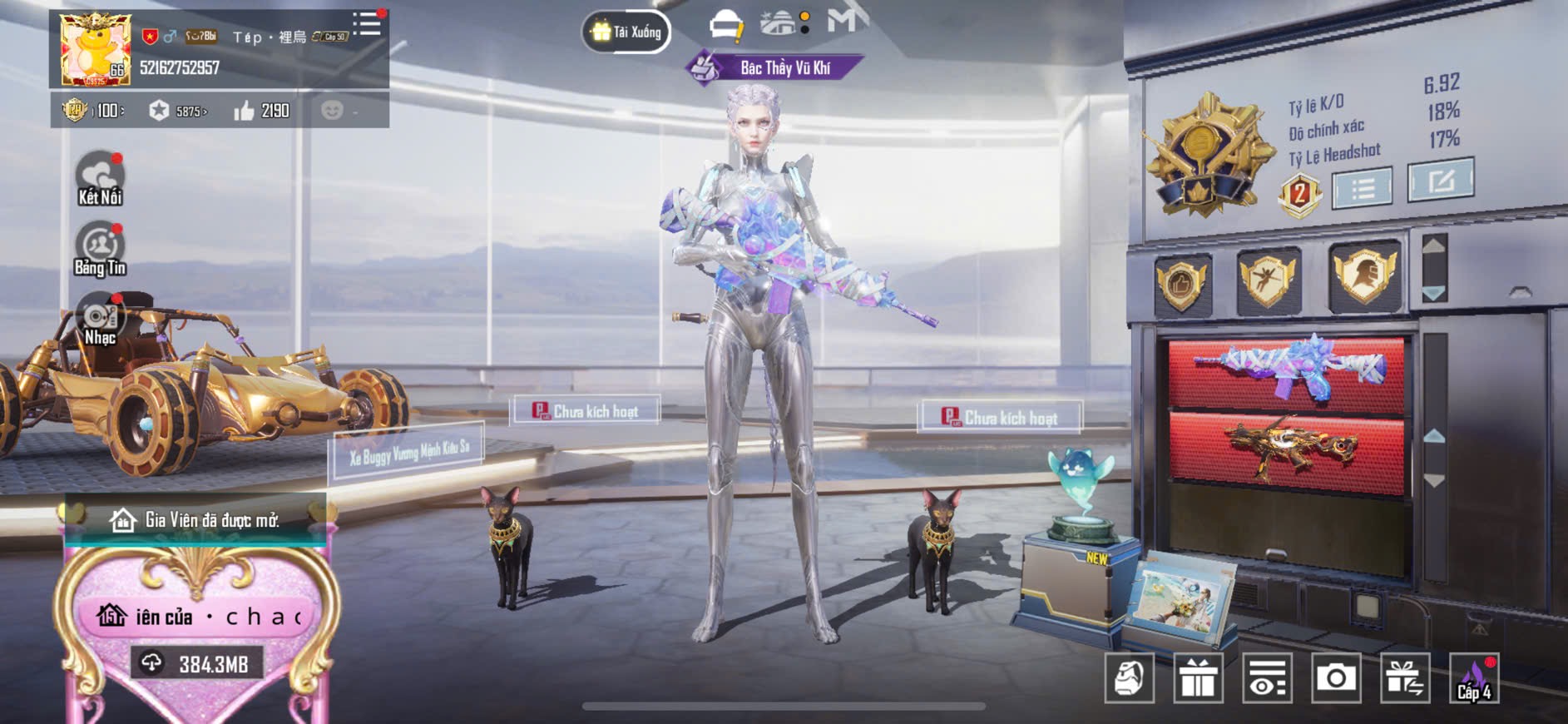
Task: Tap the Tải Xuống download button
Action: click(626, 32)
